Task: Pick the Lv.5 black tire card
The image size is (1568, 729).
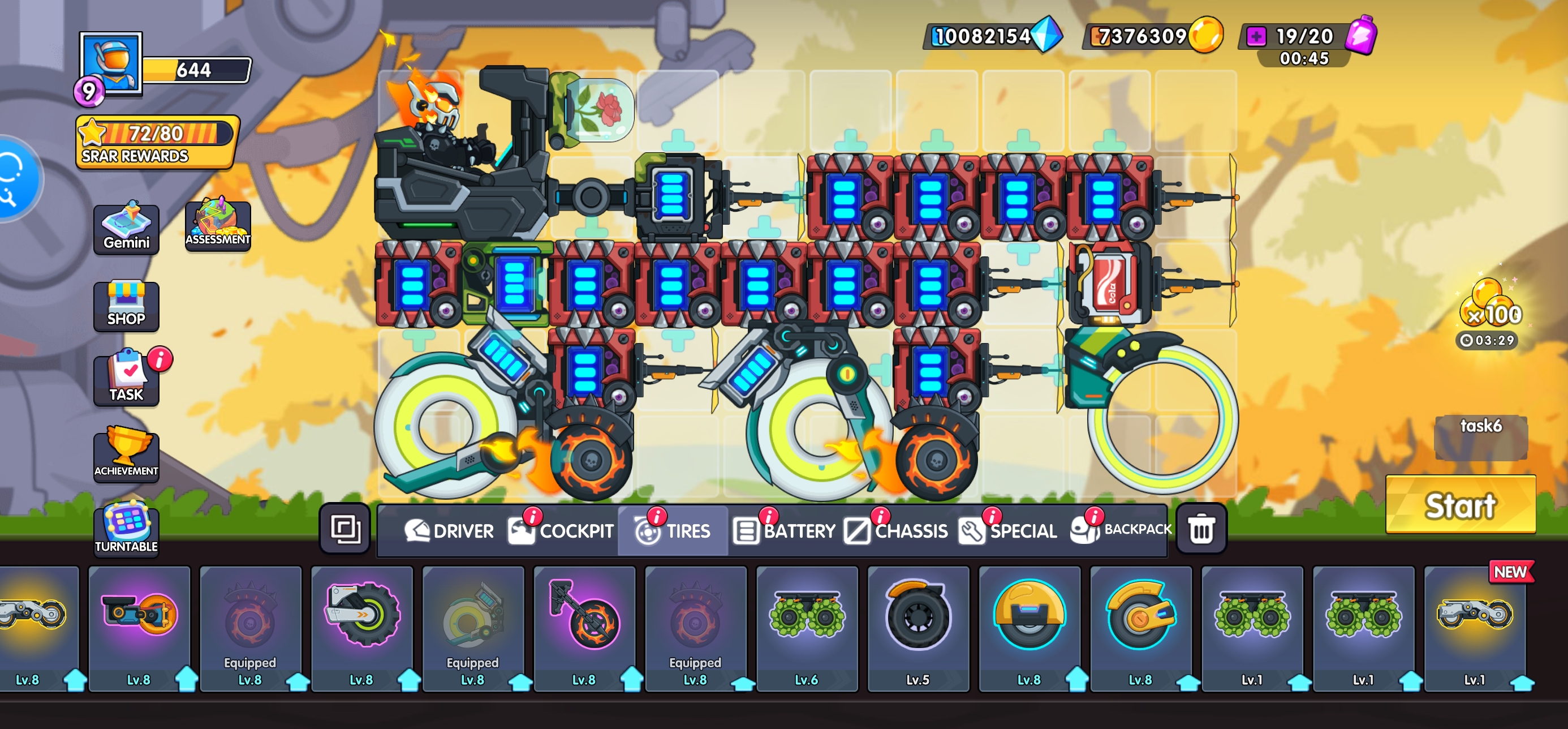Action: click(917, 627)
